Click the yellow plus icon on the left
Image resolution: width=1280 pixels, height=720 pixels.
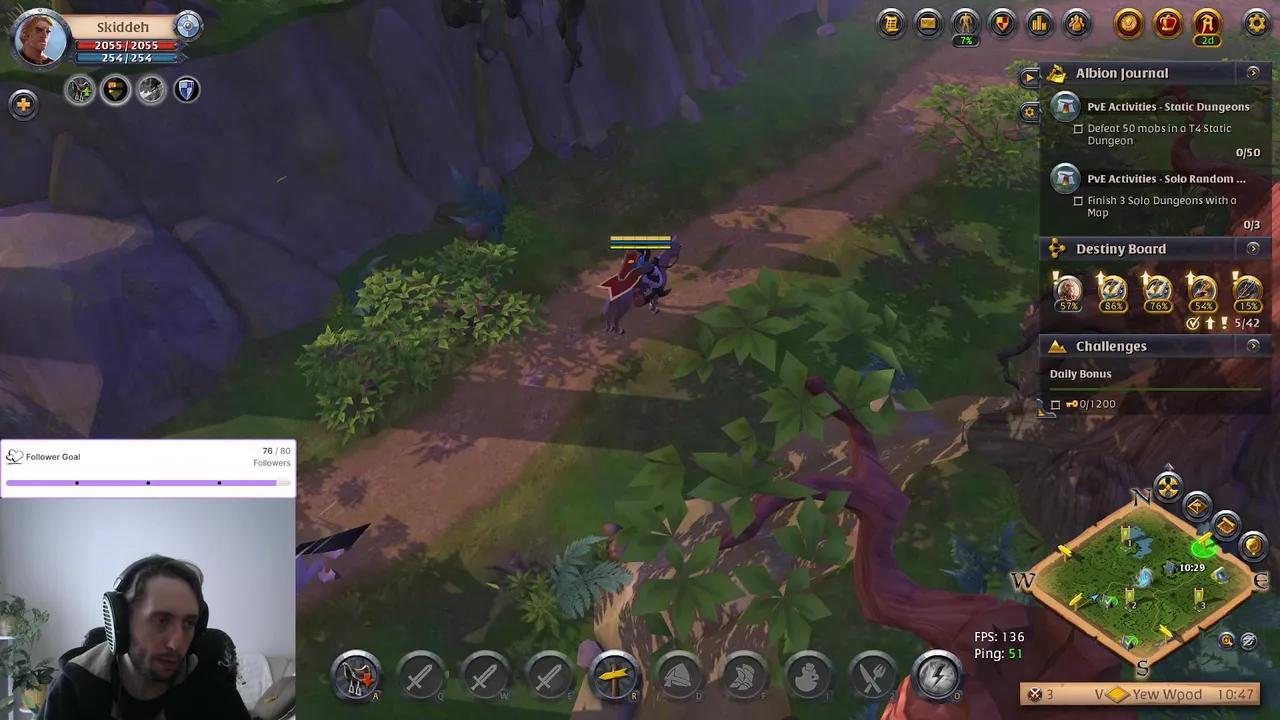coord(23,104)
